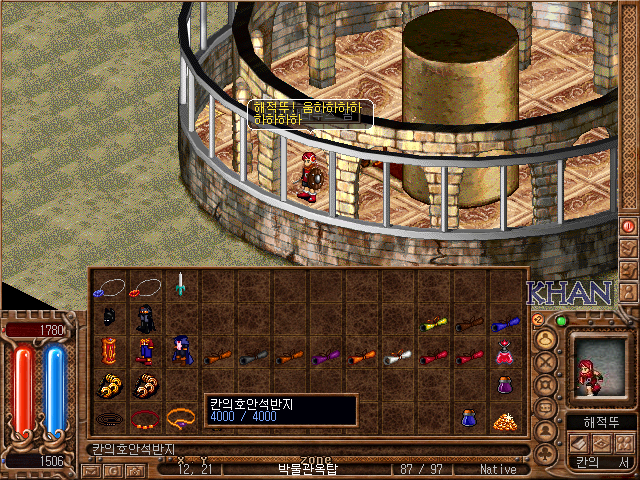Select the purple potion flask
The width and height of the screenshot is (640, 480).
pos(504,385)
